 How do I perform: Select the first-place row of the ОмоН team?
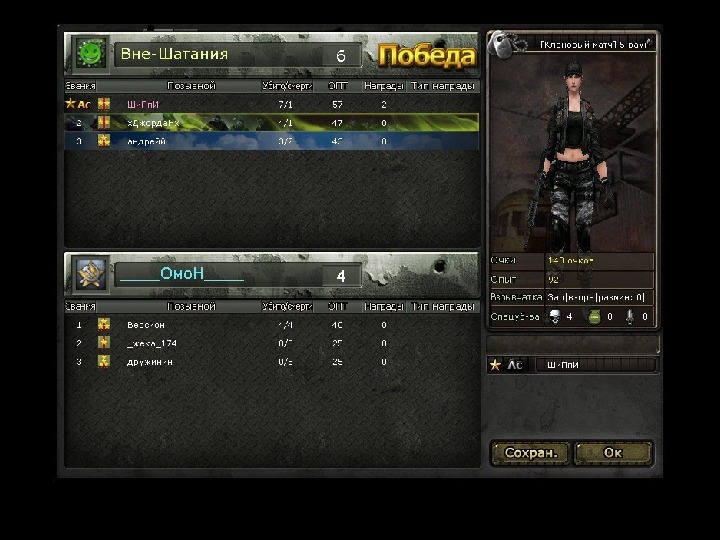(x=270, y=325)
